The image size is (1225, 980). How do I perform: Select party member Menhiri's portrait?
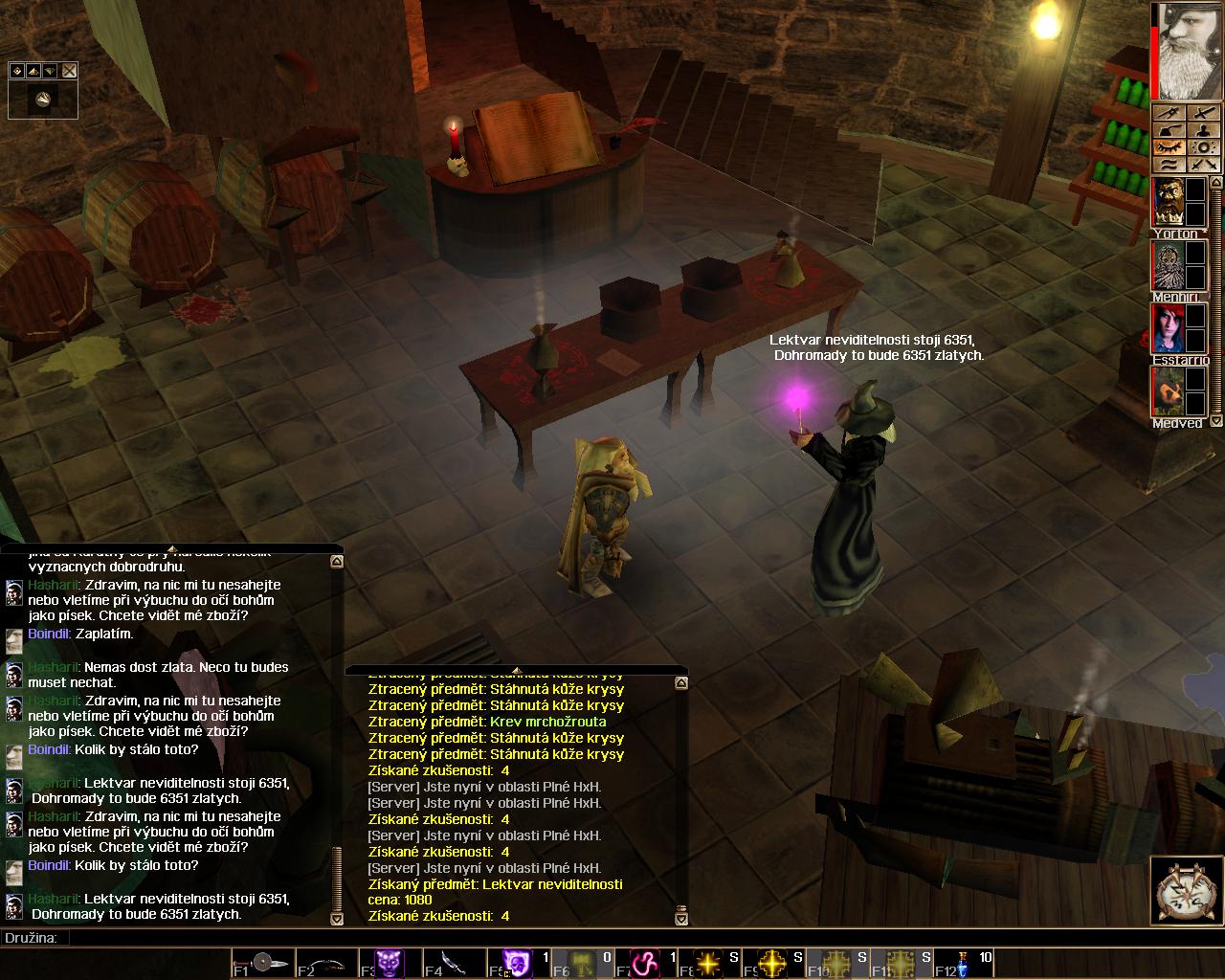(x=1167, y=265)
